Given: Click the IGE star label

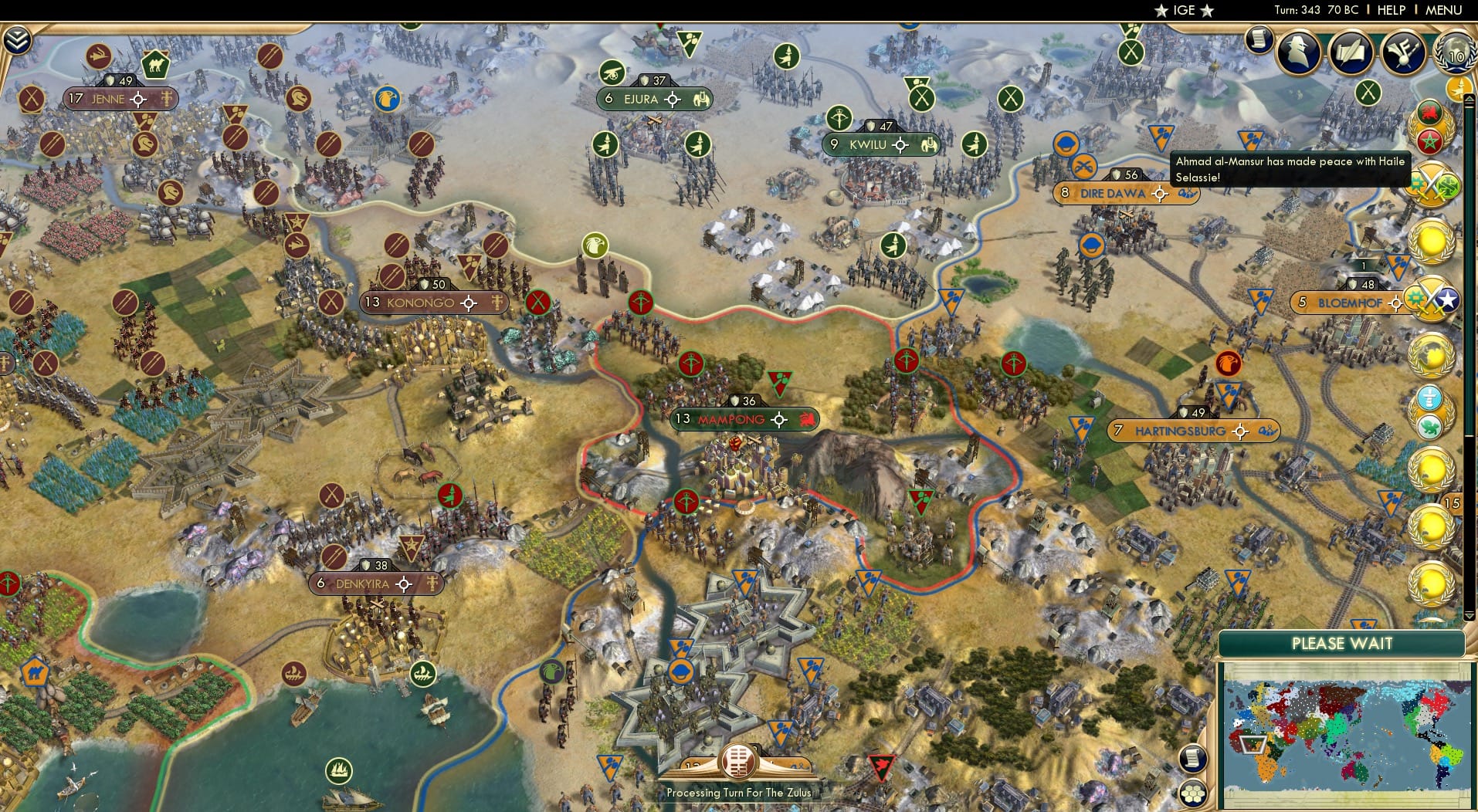Looking at the screenshot, I should click(1181, 11).
